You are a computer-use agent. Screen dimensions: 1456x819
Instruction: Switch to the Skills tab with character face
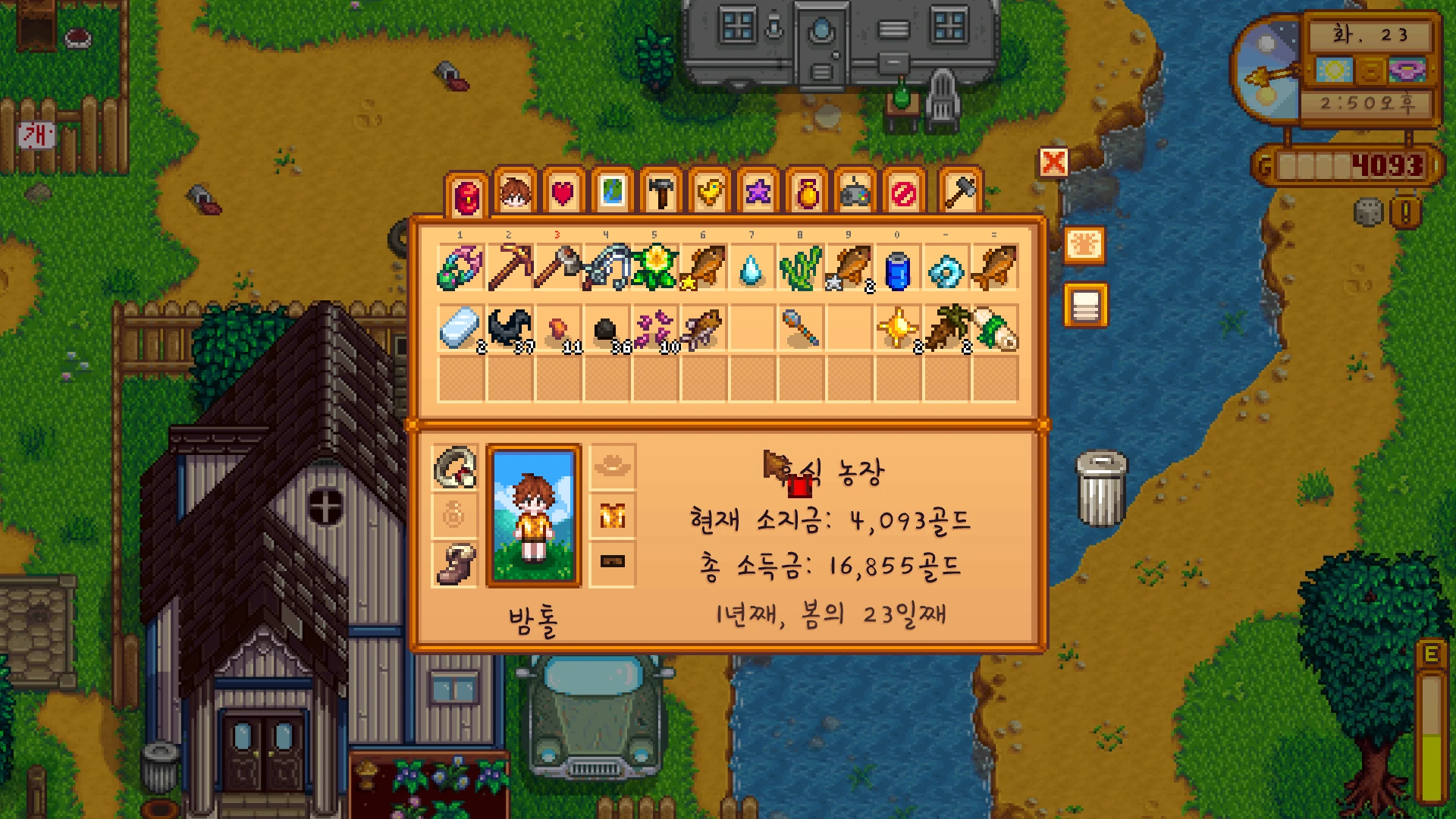click(515, 193)
